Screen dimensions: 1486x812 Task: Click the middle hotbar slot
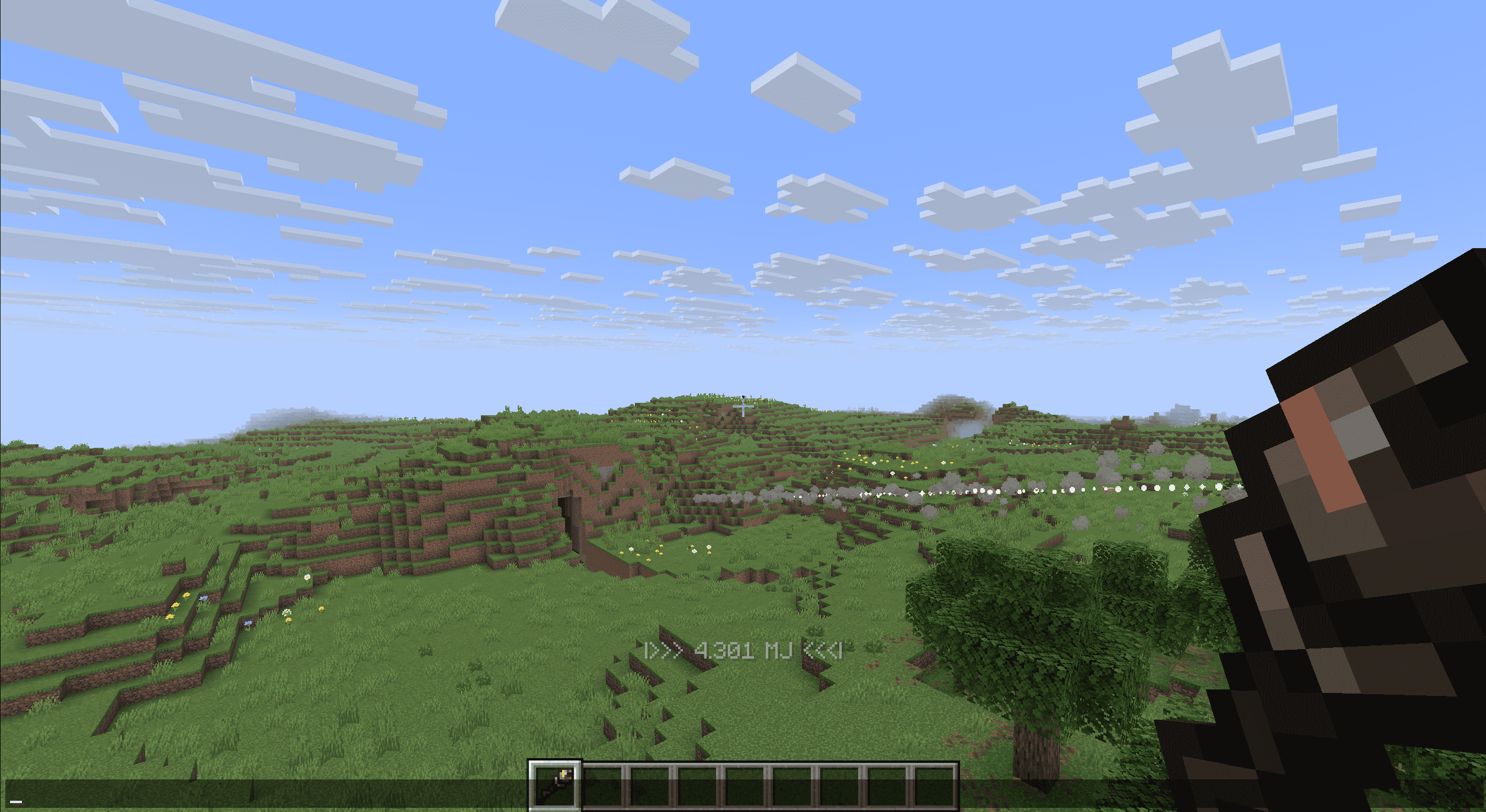pos(744,788)
